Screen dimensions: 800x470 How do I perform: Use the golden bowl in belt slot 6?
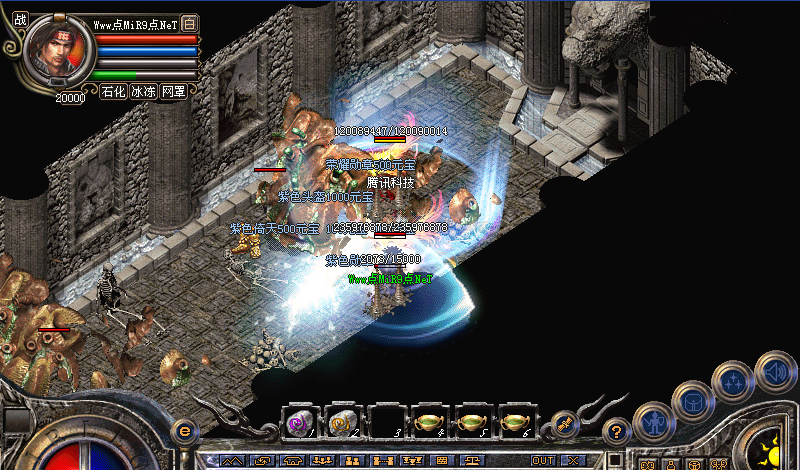[515, 422]
